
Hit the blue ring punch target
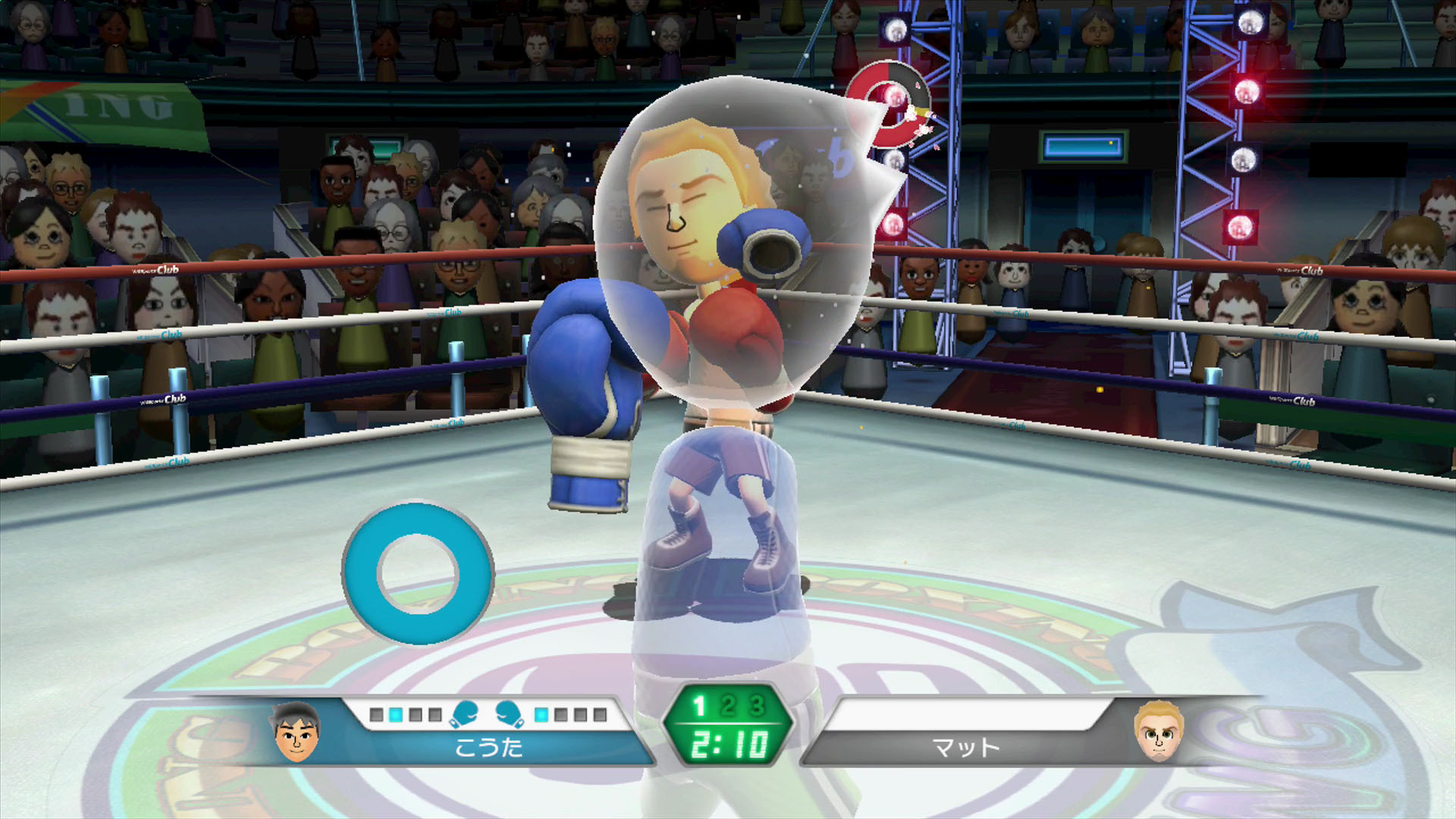click(x=418, y=573)
